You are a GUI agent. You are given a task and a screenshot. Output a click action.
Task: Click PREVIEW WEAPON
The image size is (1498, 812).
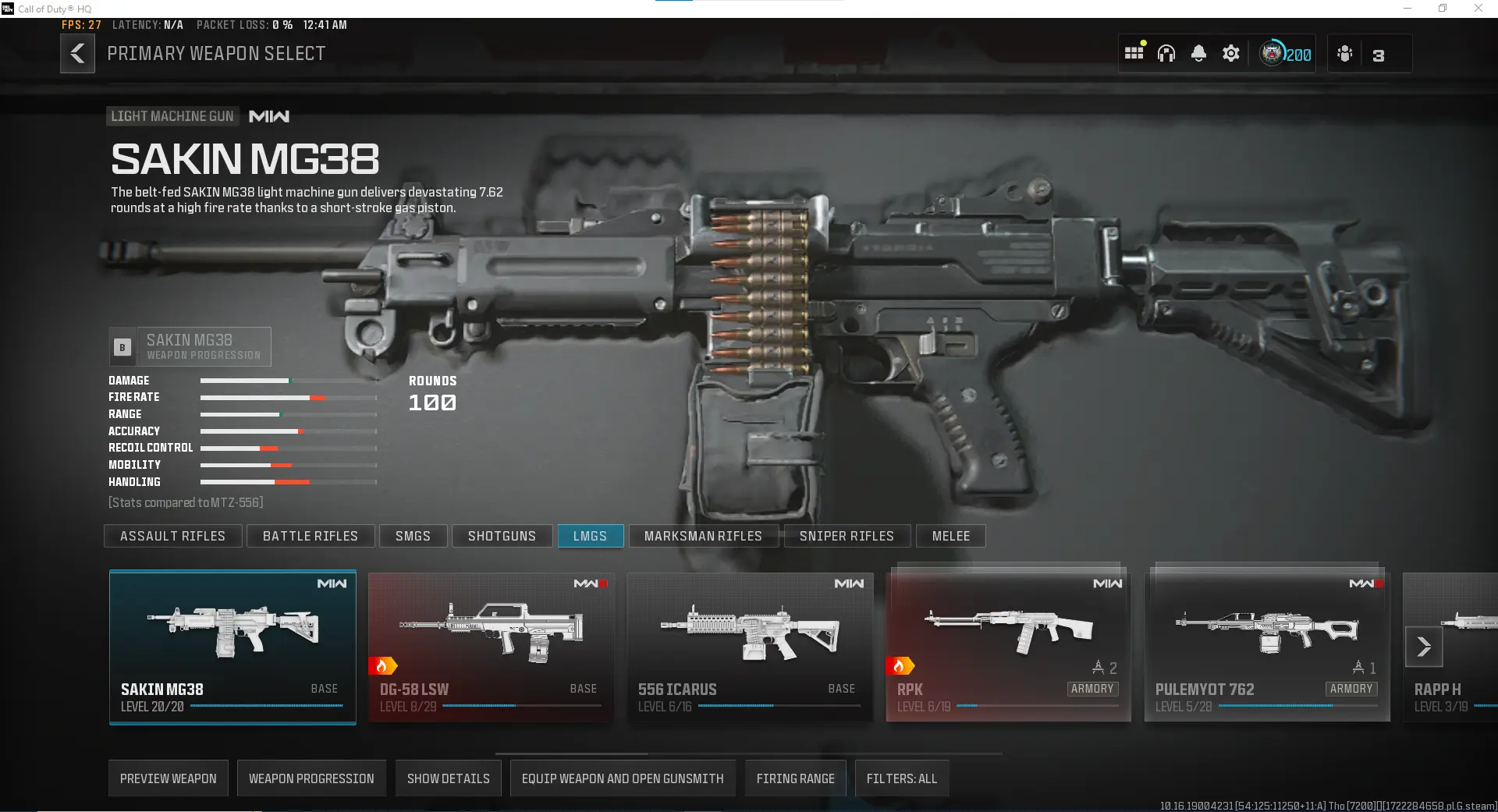[x=168, y=778]
